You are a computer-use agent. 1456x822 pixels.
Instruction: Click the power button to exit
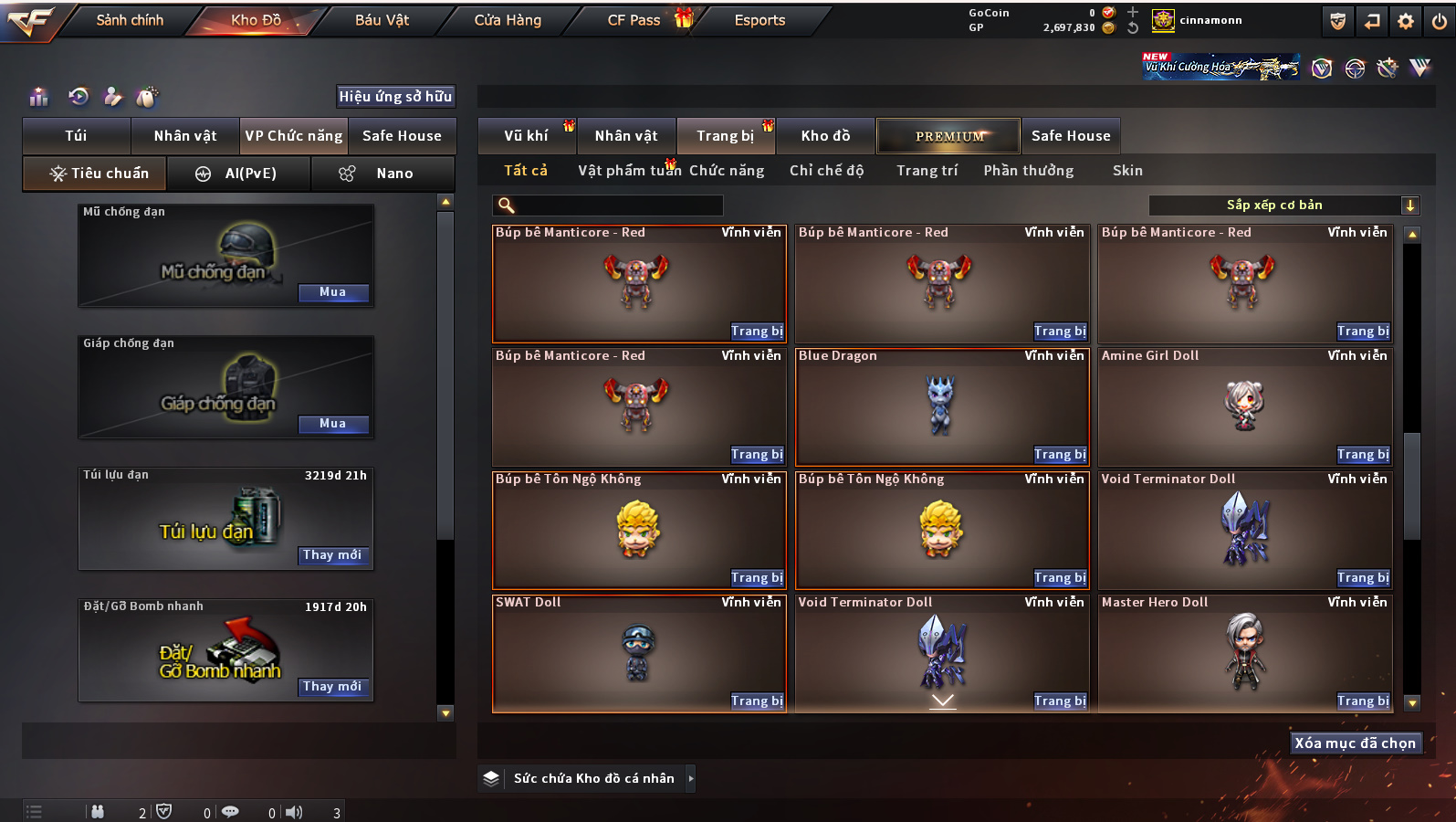[1439, 21]
